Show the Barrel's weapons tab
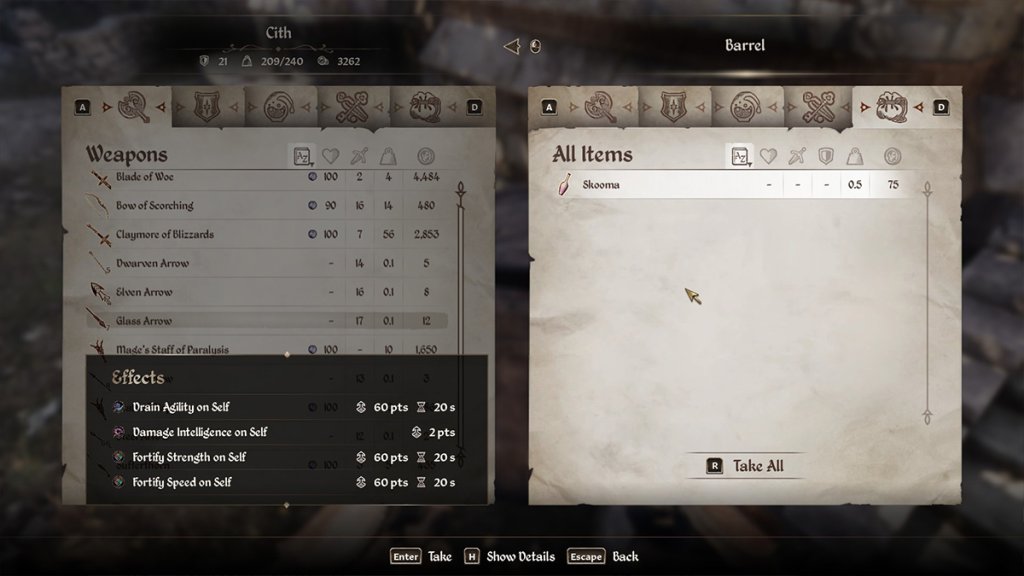The width and height of the screenshot is (1024, 576). click(x=600, y=106)
